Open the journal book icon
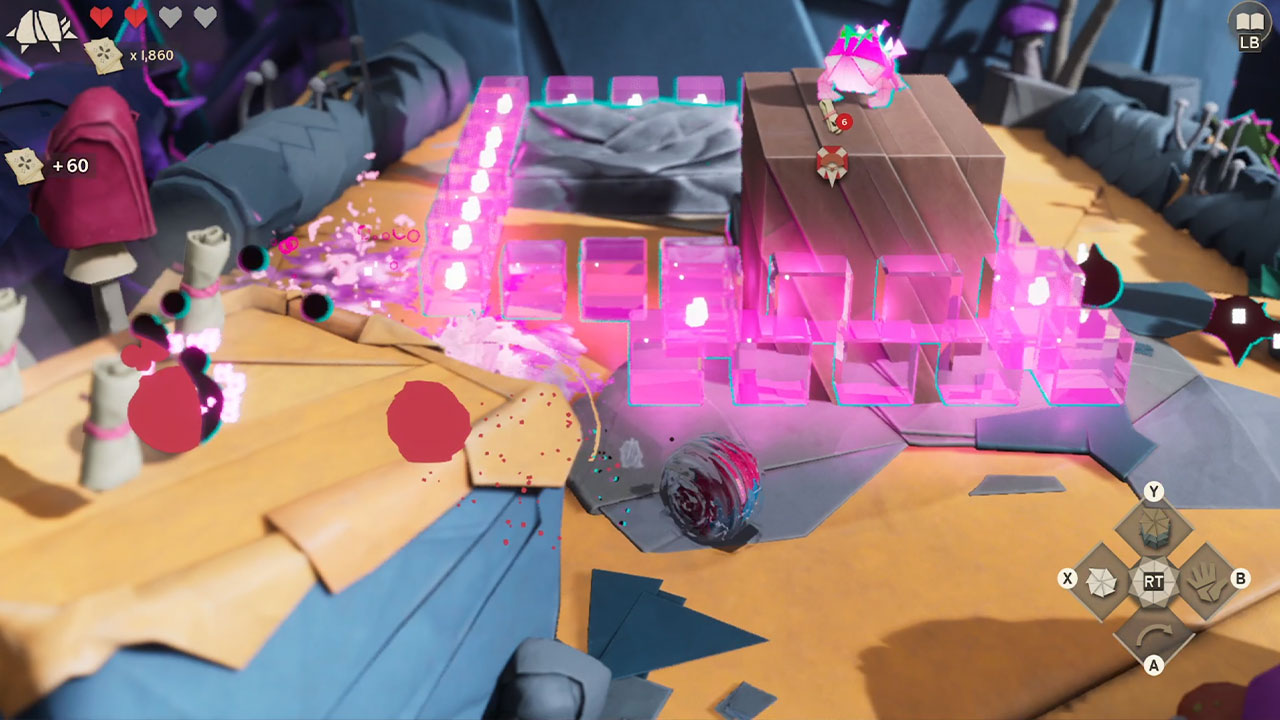The width and height of the screenshot is (1280, 720). tap(1249, 20)
